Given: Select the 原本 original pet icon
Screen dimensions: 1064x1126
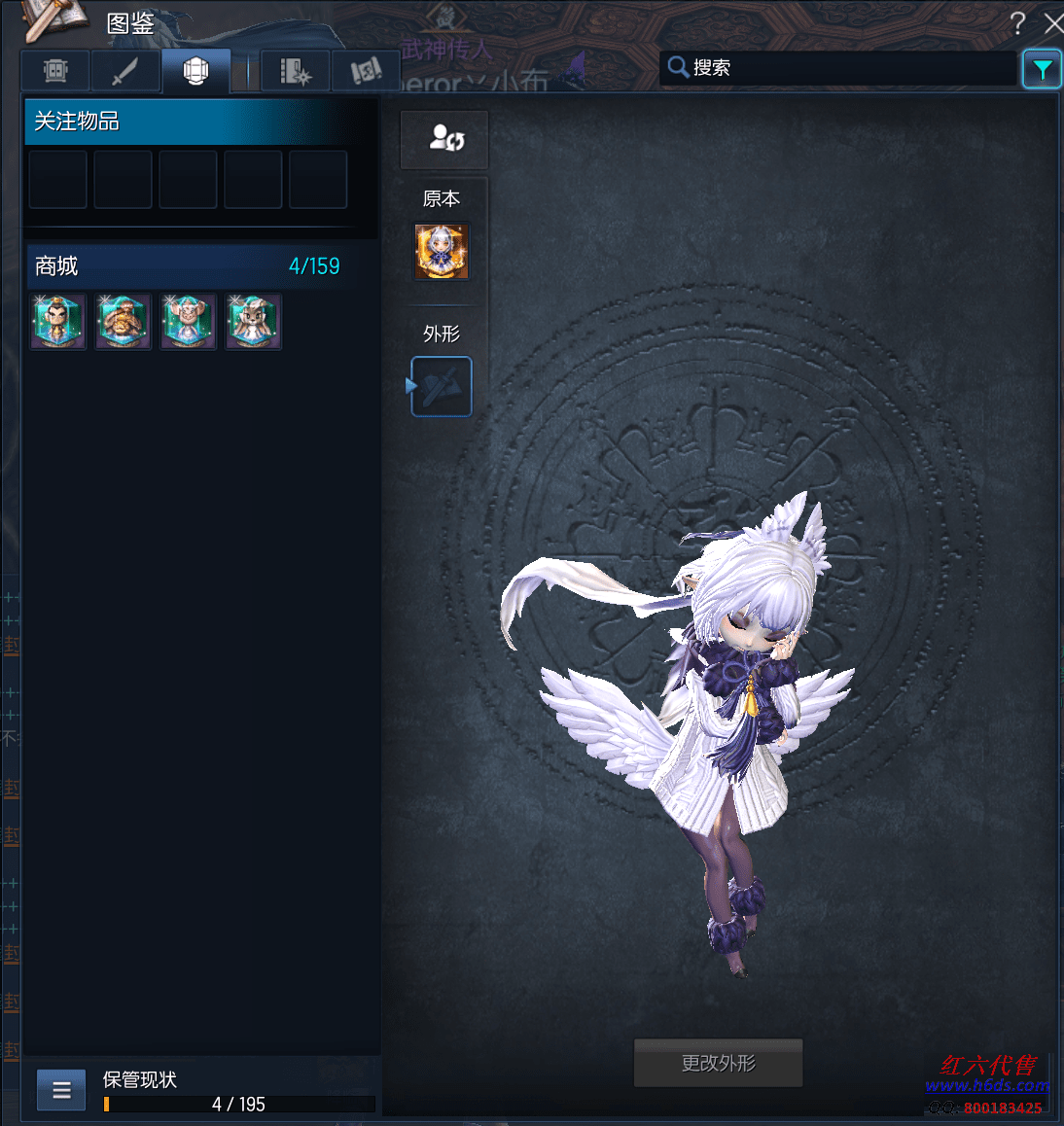Looking at the screenshot, I should tap(442, 251).
